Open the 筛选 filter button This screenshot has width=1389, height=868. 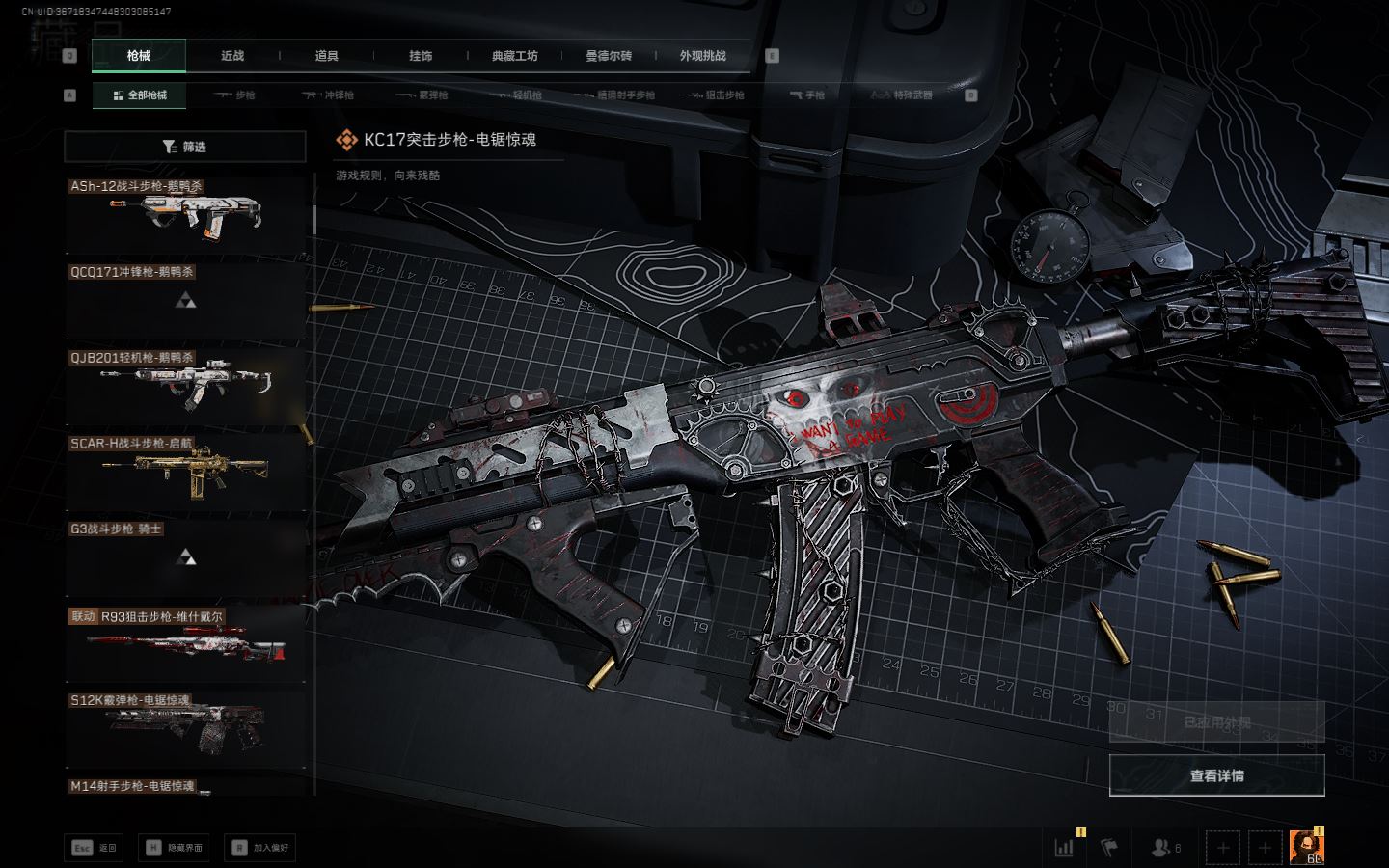pos(184,147)
